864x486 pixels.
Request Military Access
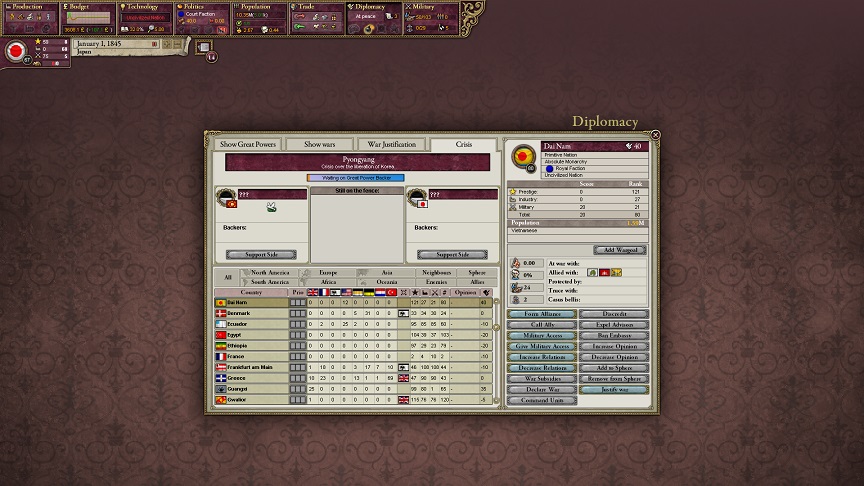[542, 336]
